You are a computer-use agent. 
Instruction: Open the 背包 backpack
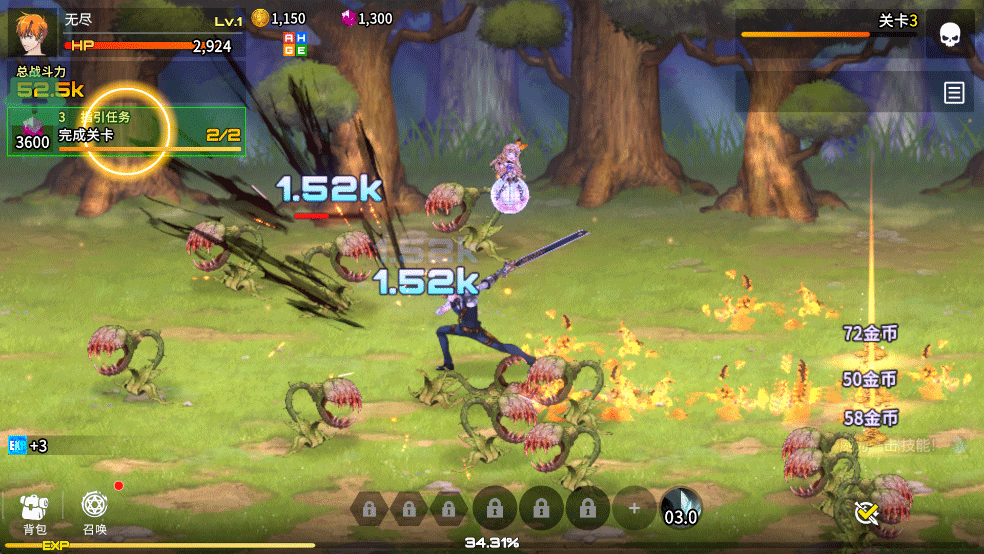(x=35, y=511)
